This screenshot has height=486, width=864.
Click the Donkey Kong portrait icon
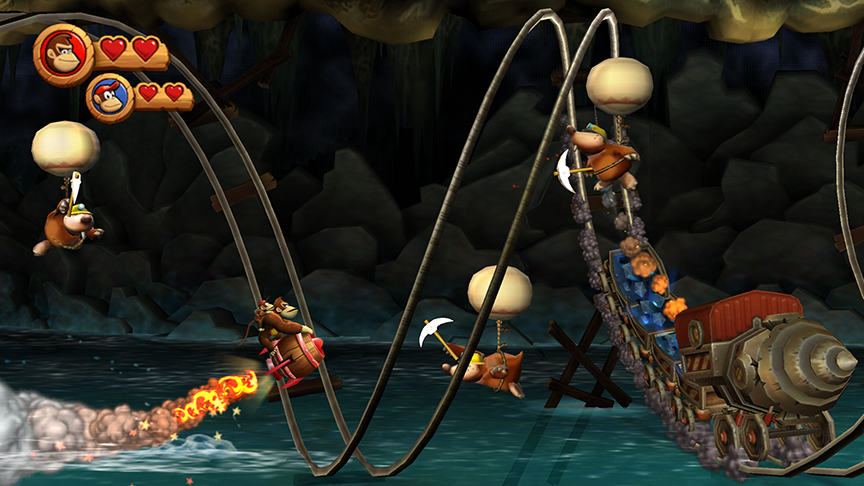pyautogui.click(x=63, y=52)
